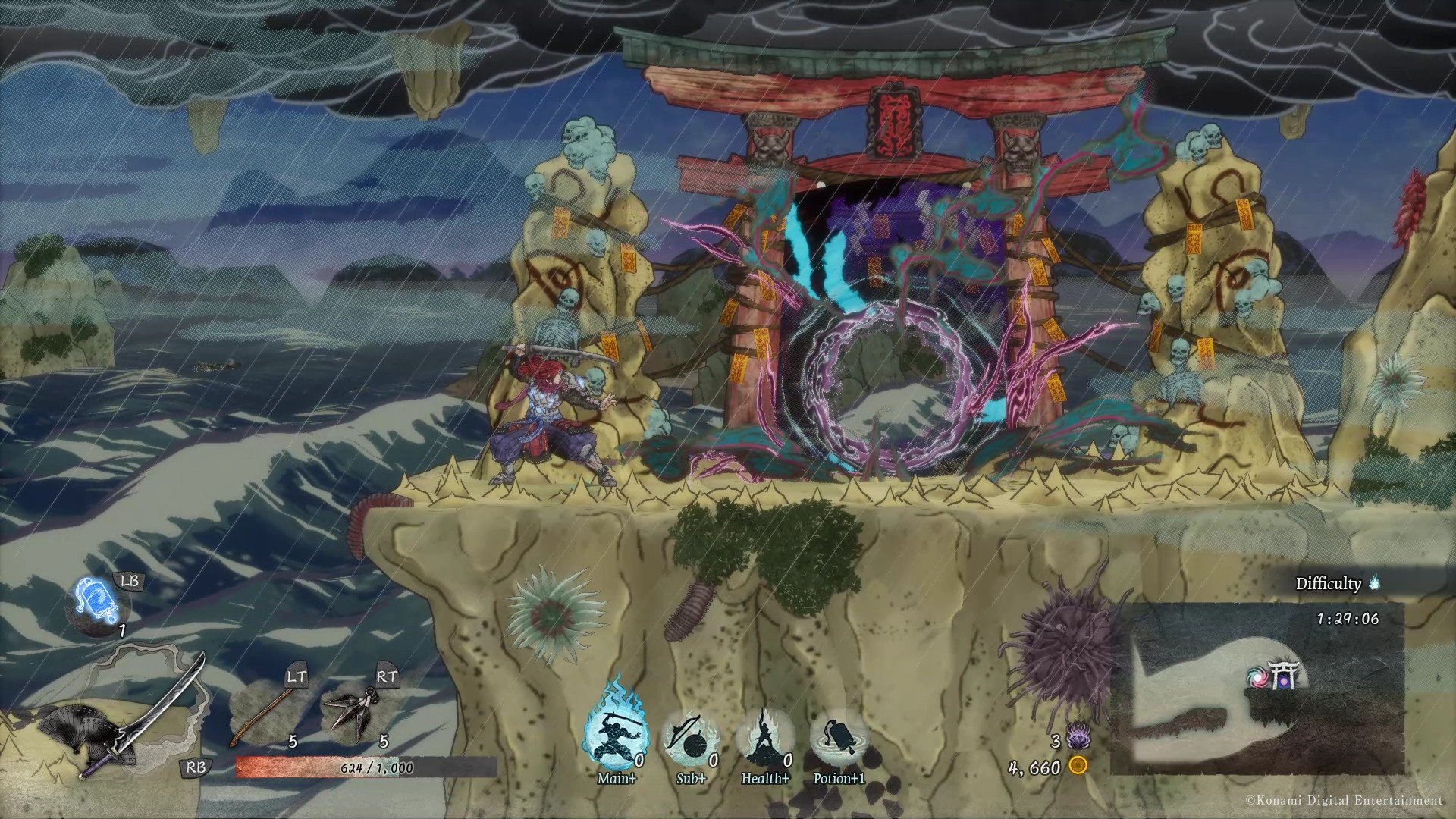Click the gold coin currency icon

click(1078, 766)
